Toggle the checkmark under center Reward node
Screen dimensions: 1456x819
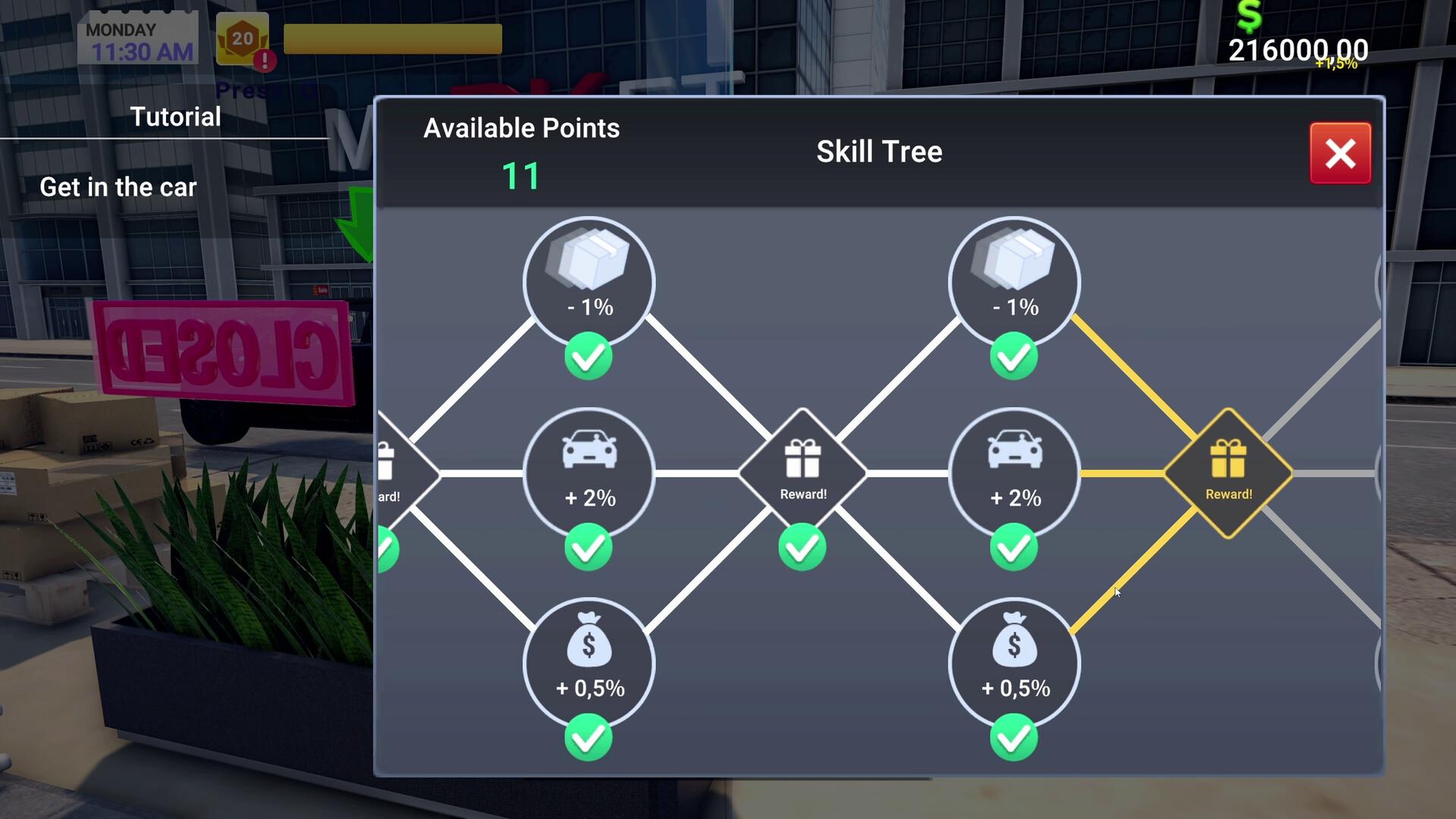pyautogui.click(x=802, y=548)
